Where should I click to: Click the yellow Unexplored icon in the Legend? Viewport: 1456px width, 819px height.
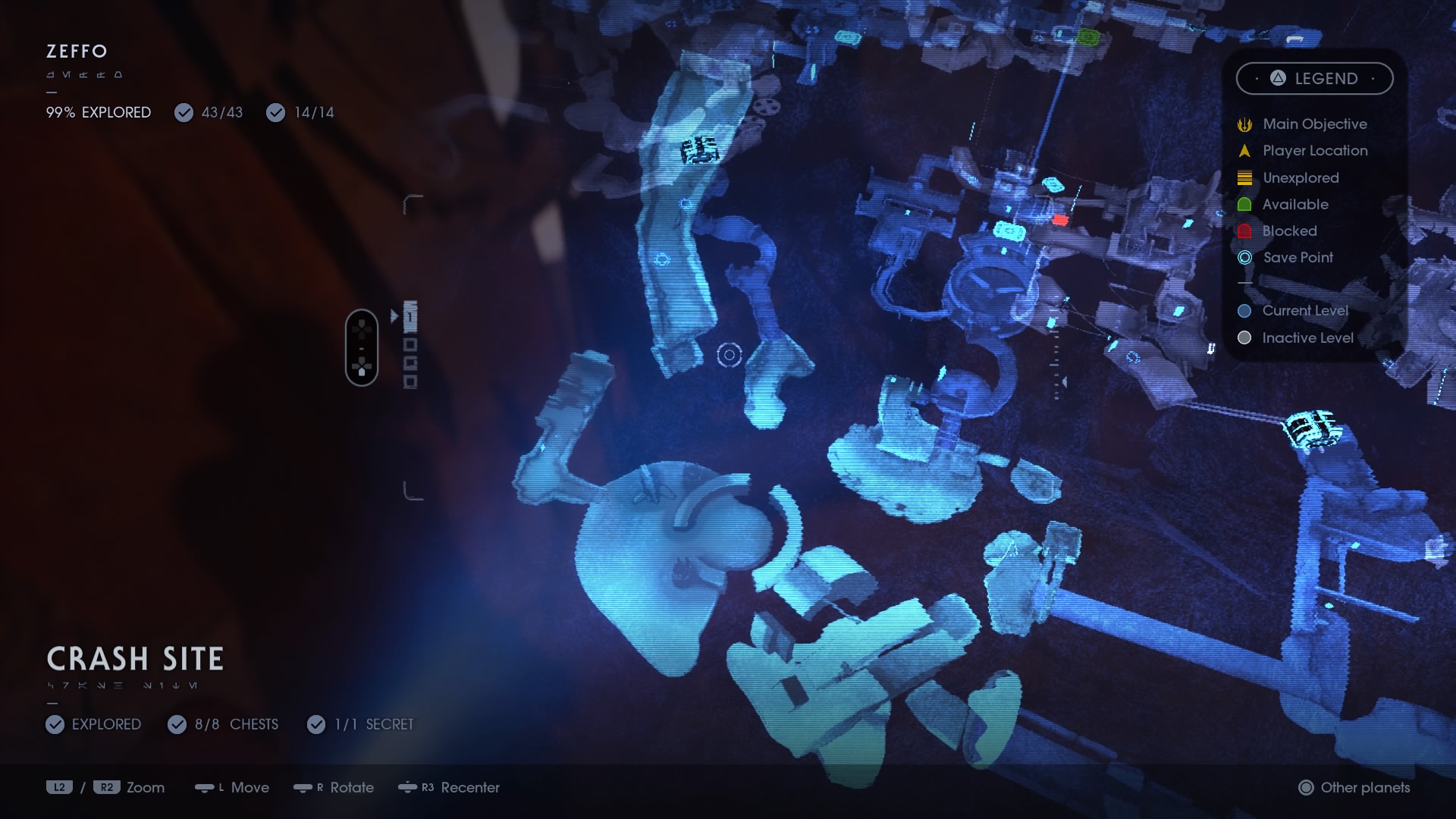point(1244,177)
